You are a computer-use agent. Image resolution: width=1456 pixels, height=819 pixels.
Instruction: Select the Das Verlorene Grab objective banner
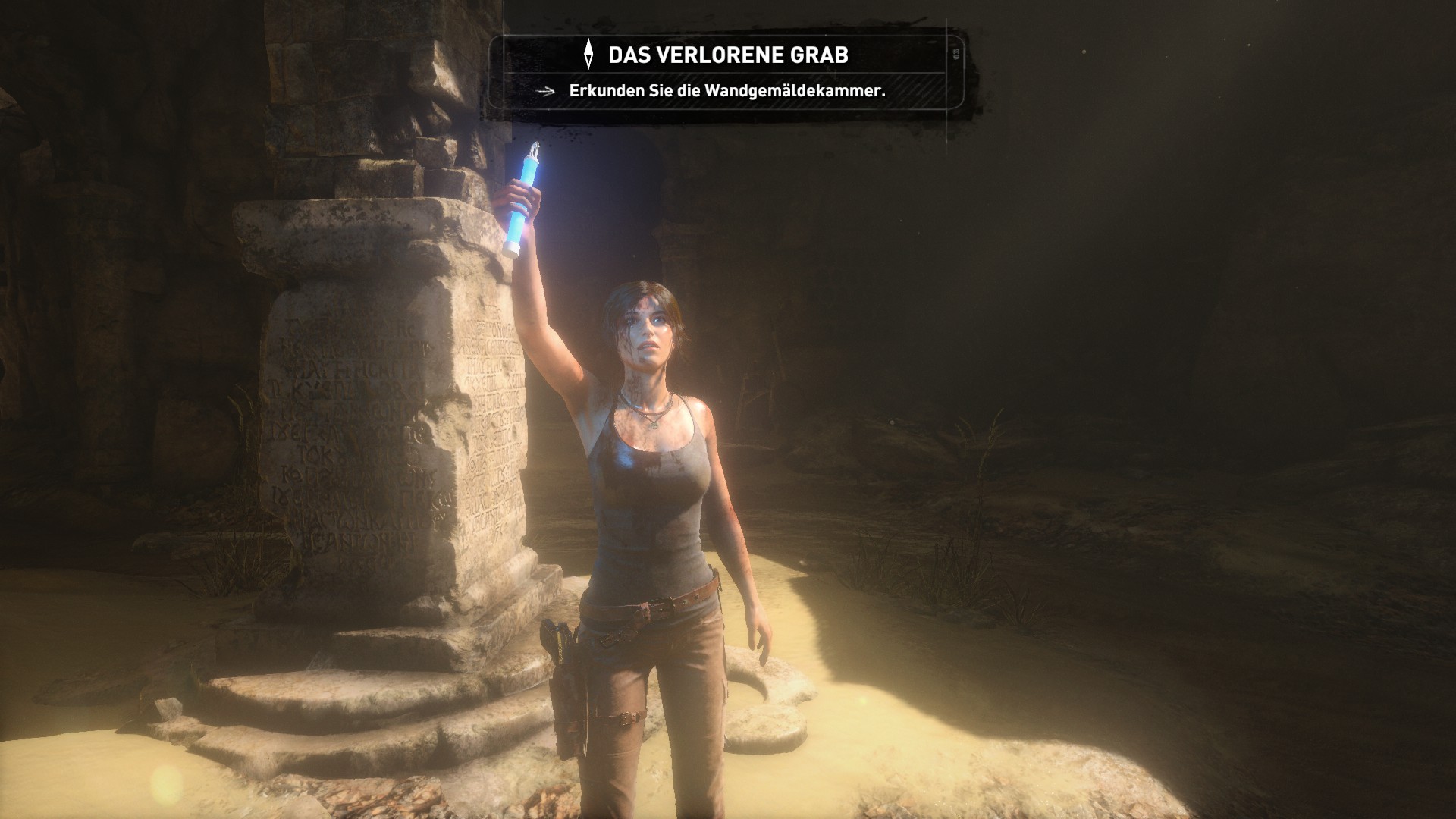point(727,55)
